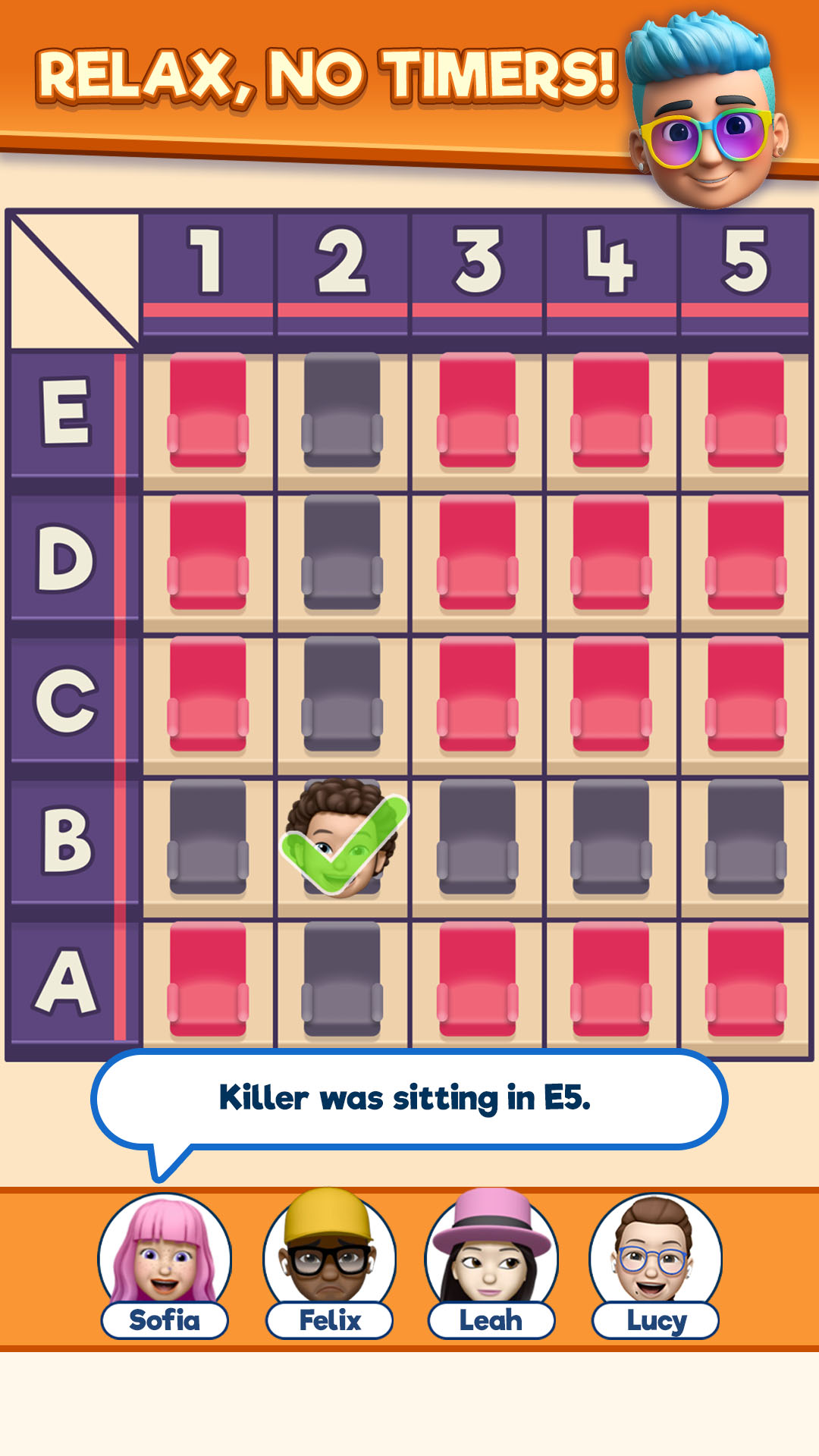Image resolution: width=819 pixels, height=1456 pixels.
Task: Choose the gray seat at E2
Action: [x=342, y=410]
